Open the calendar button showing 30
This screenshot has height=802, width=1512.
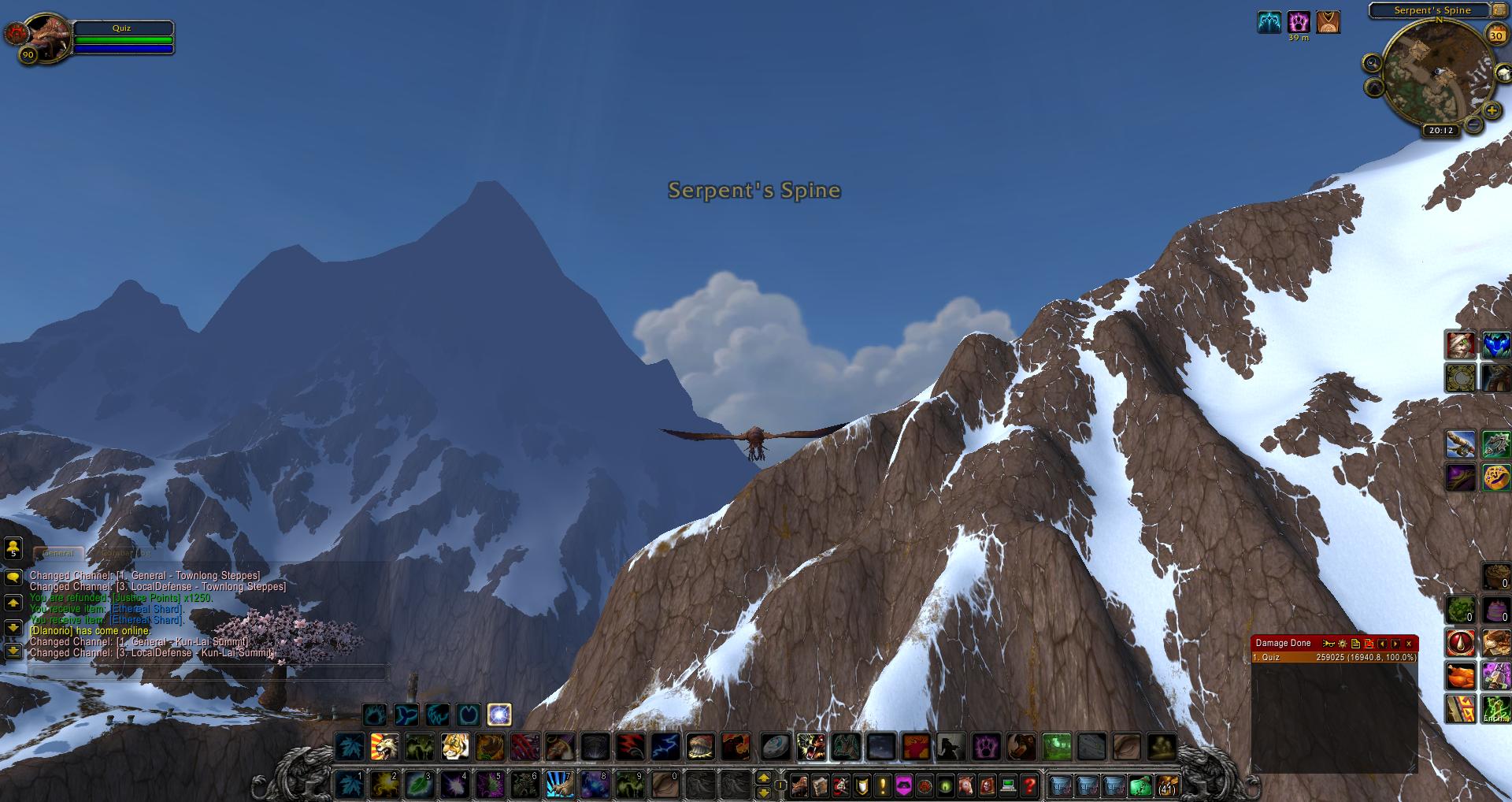[1495, 35]
